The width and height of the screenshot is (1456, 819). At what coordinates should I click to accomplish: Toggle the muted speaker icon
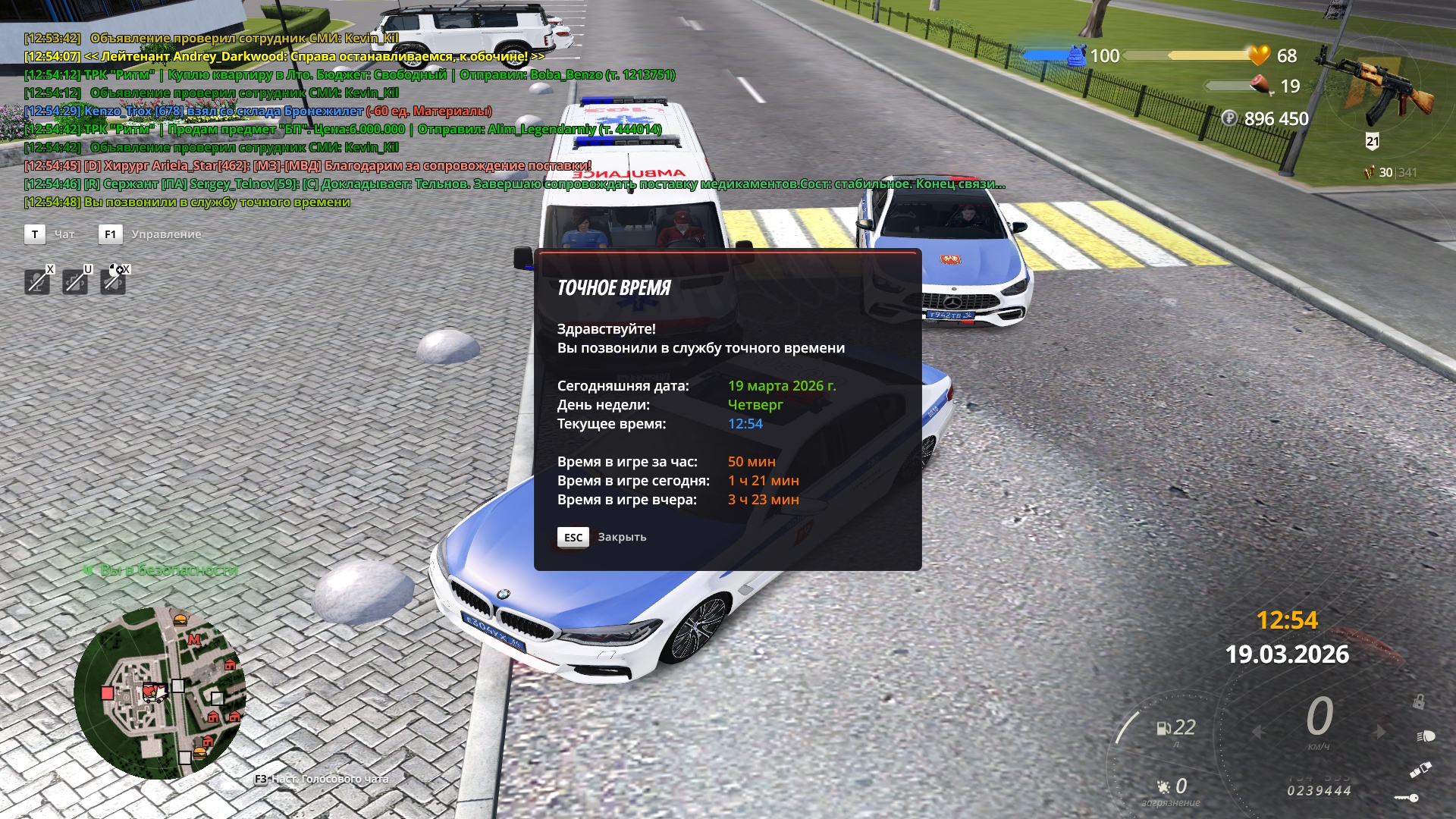coord(113,282)
